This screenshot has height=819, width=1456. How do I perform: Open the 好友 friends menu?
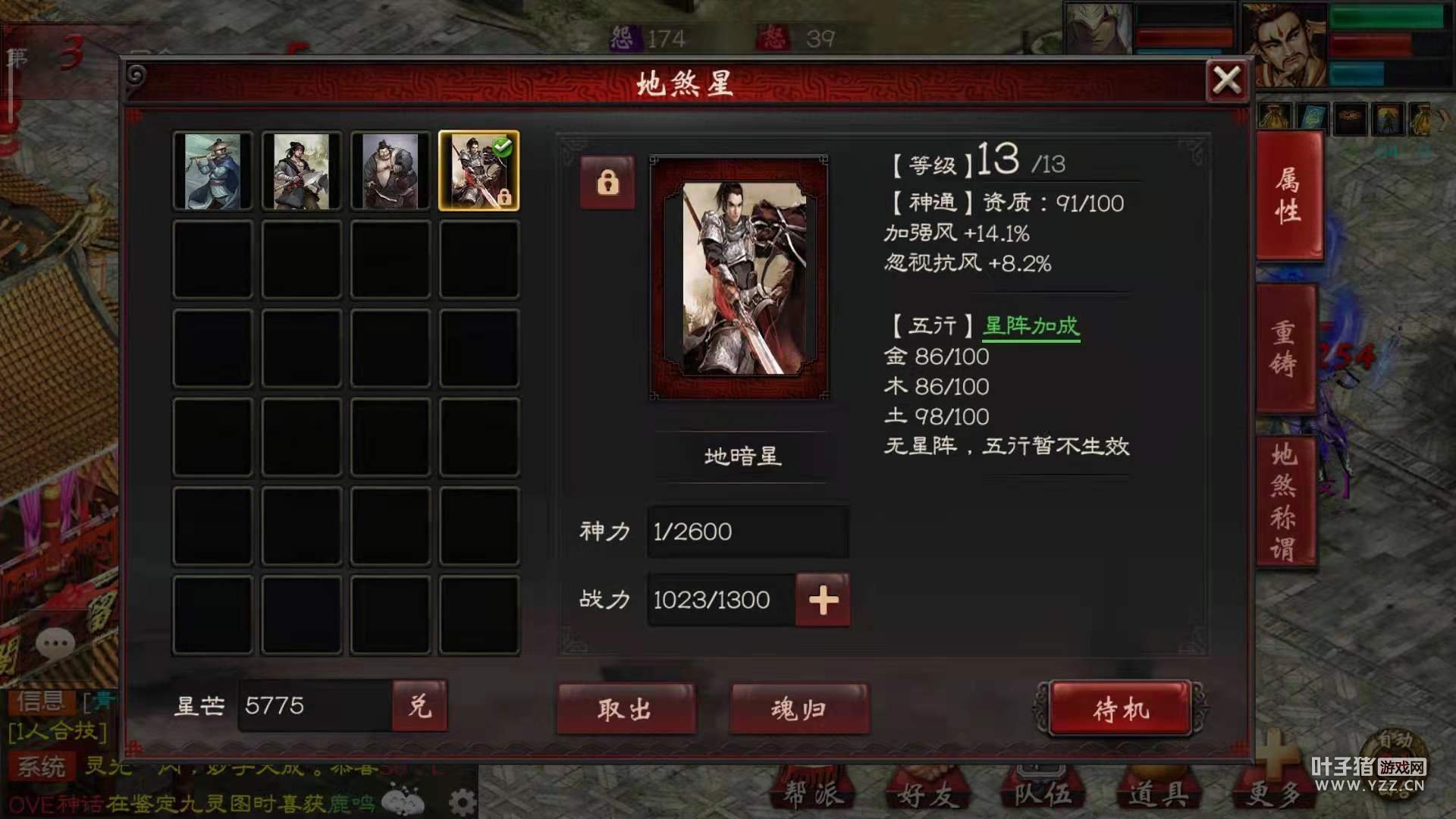(x=925, y=793)
